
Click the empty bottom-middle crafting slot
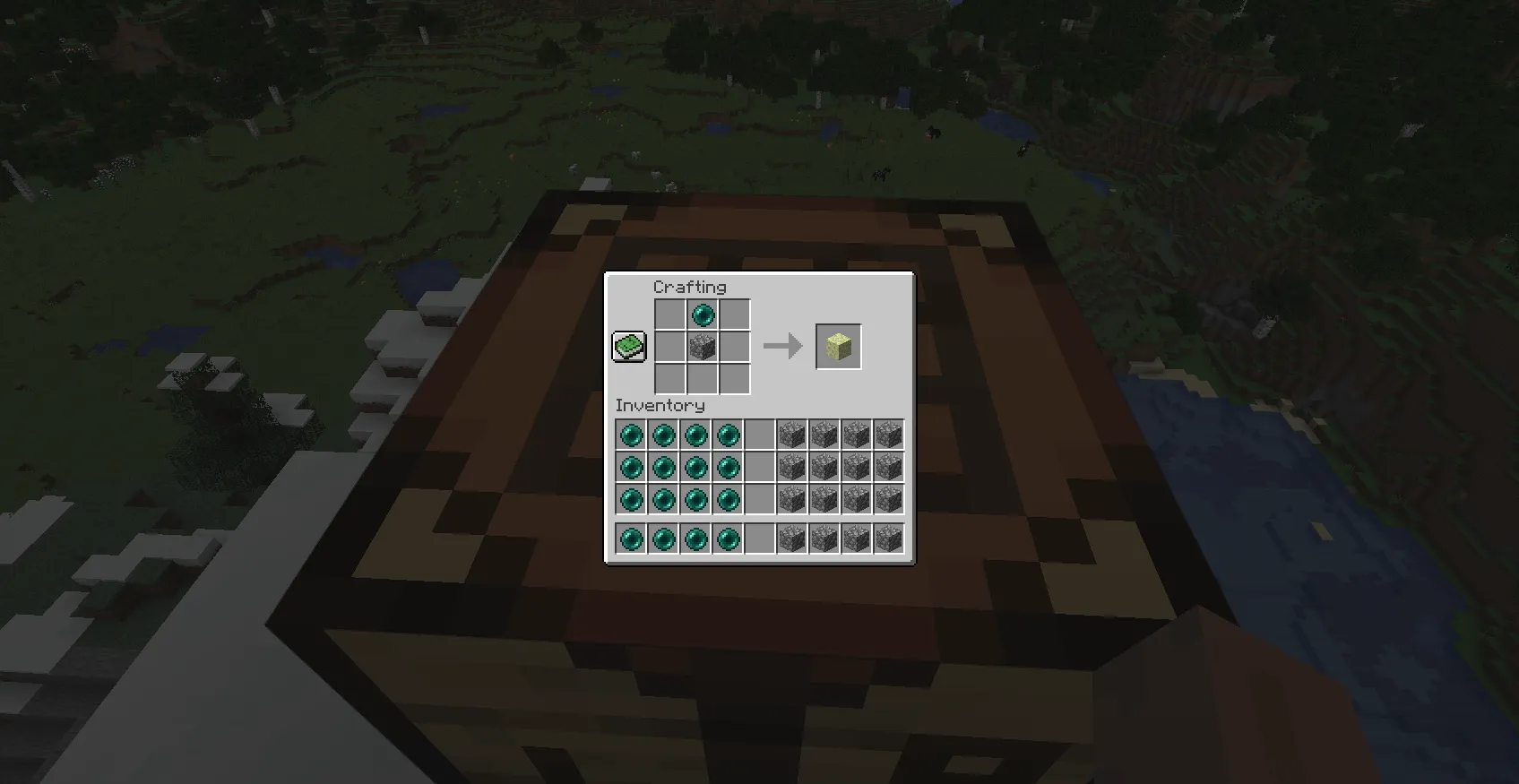tap(703, 379)
